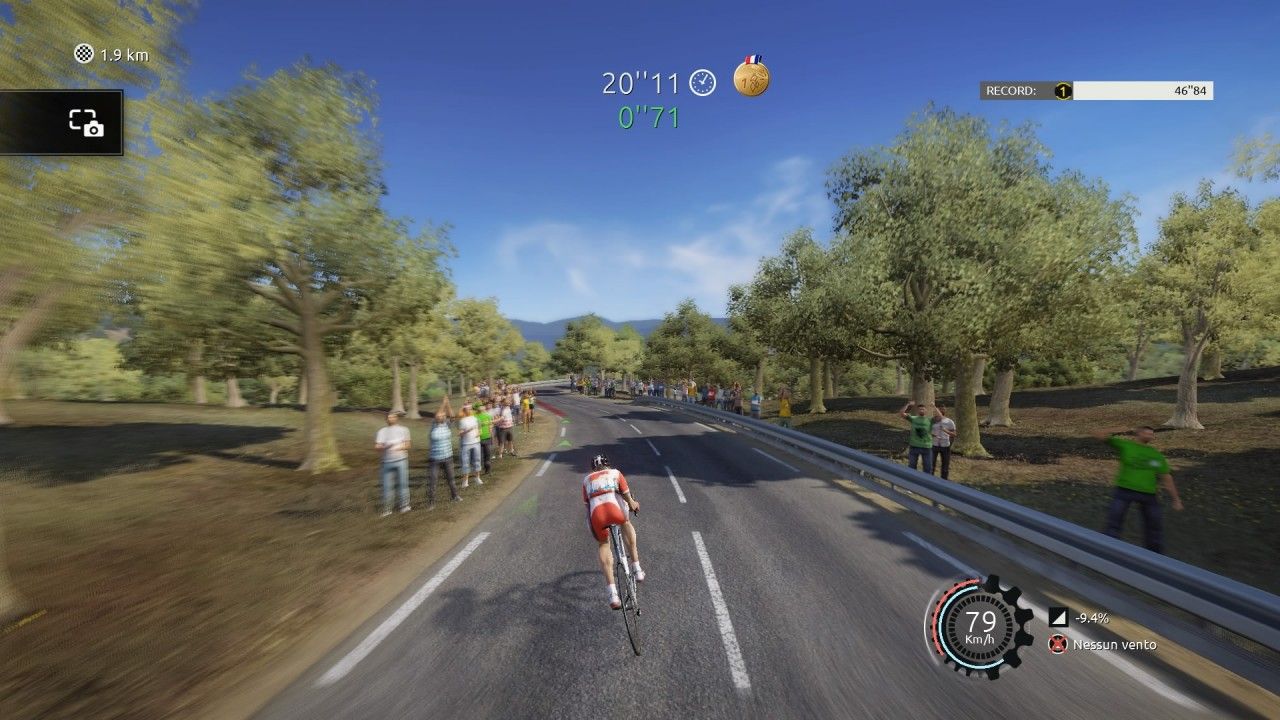This screenshot has width=1280, height=720.
Task: Click the gear-shaped speedometer gauge
Action: tap(980, 627)
